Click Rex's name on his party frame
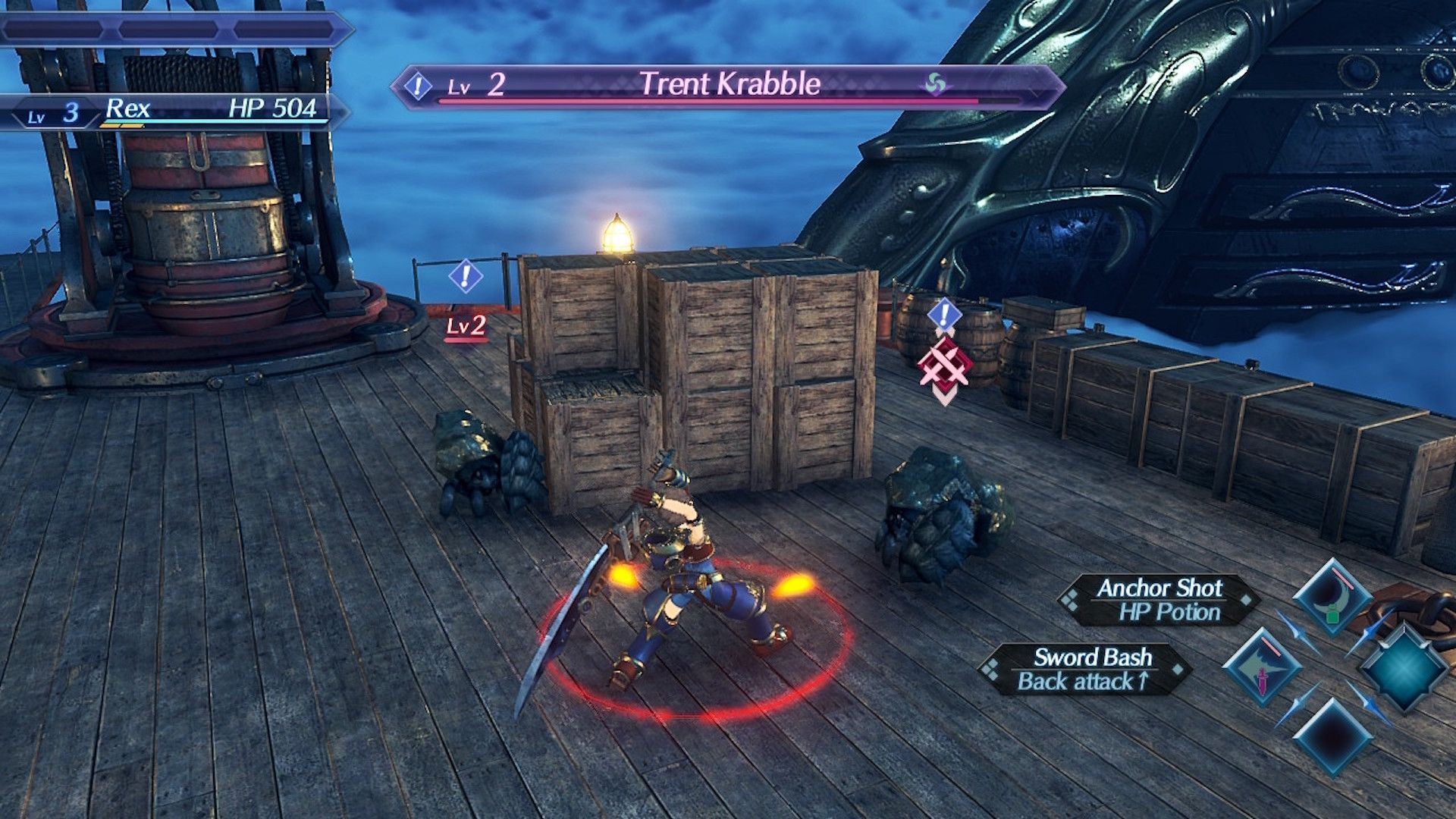 (128, 108)
